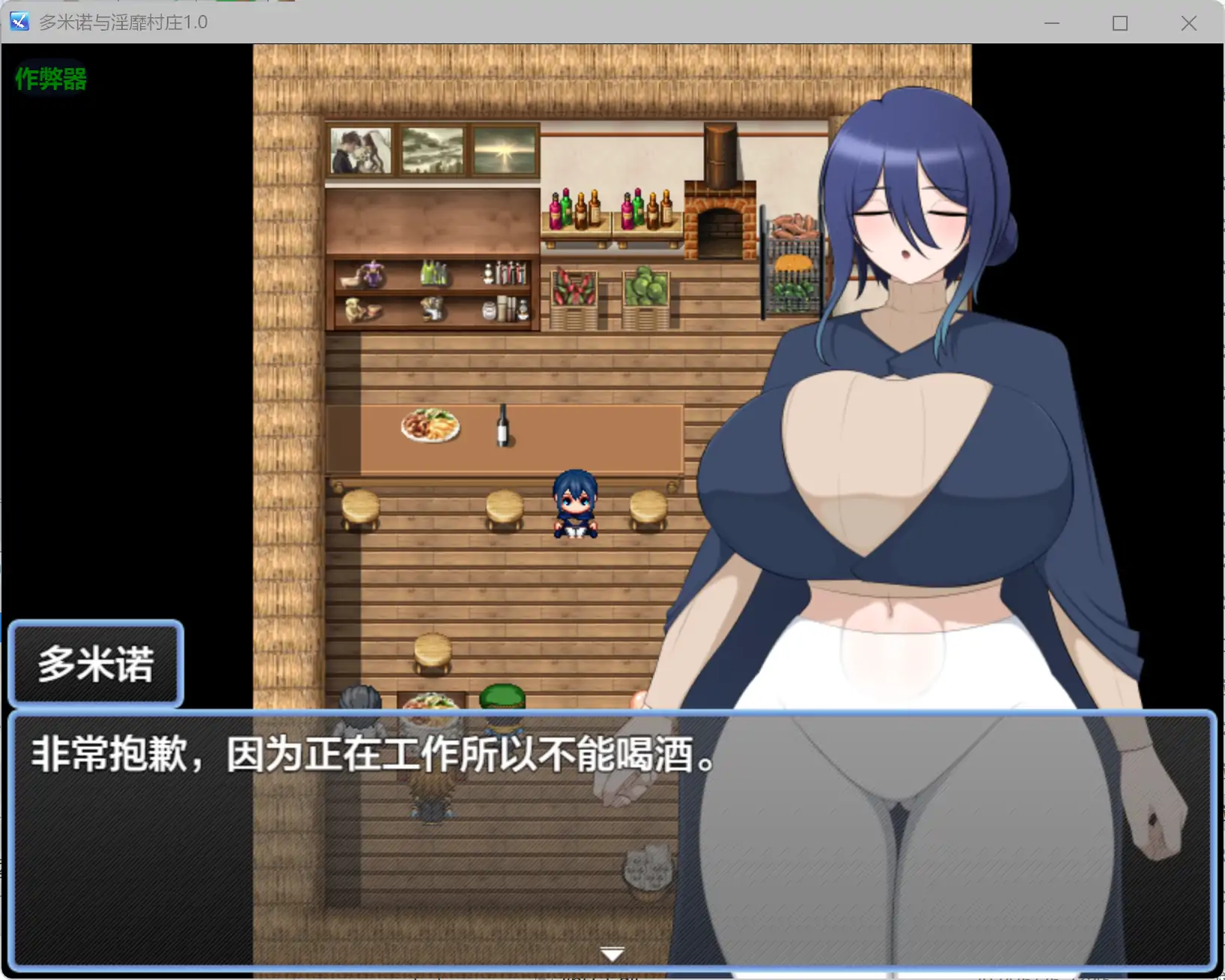Screen dimensions: 1225x980
Task: Open the 作弊器 cheat tool
Action: (x=49, y=78)
